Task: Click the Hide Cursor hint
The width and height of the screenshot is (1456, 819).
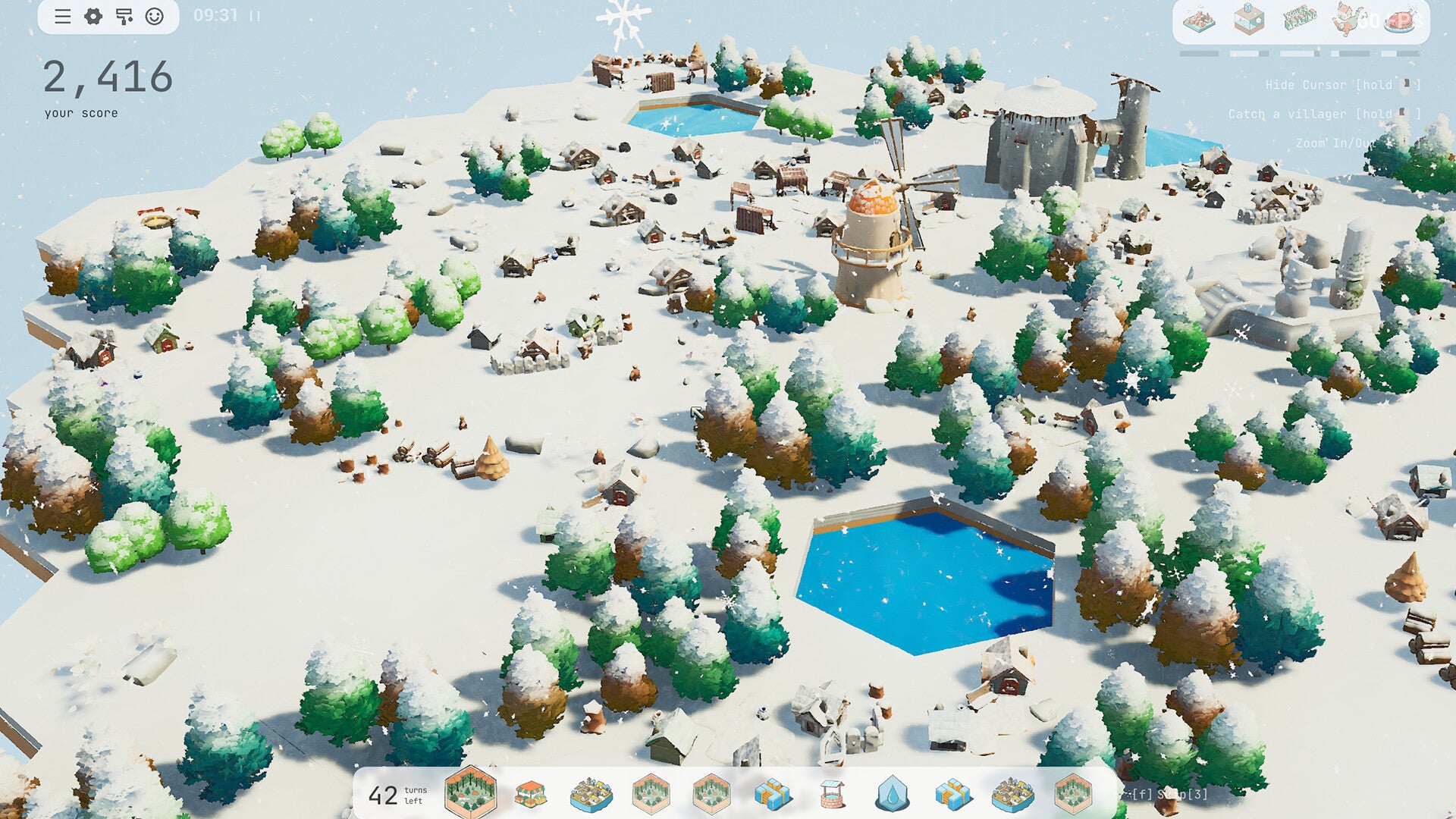Action: point(1327,85)
